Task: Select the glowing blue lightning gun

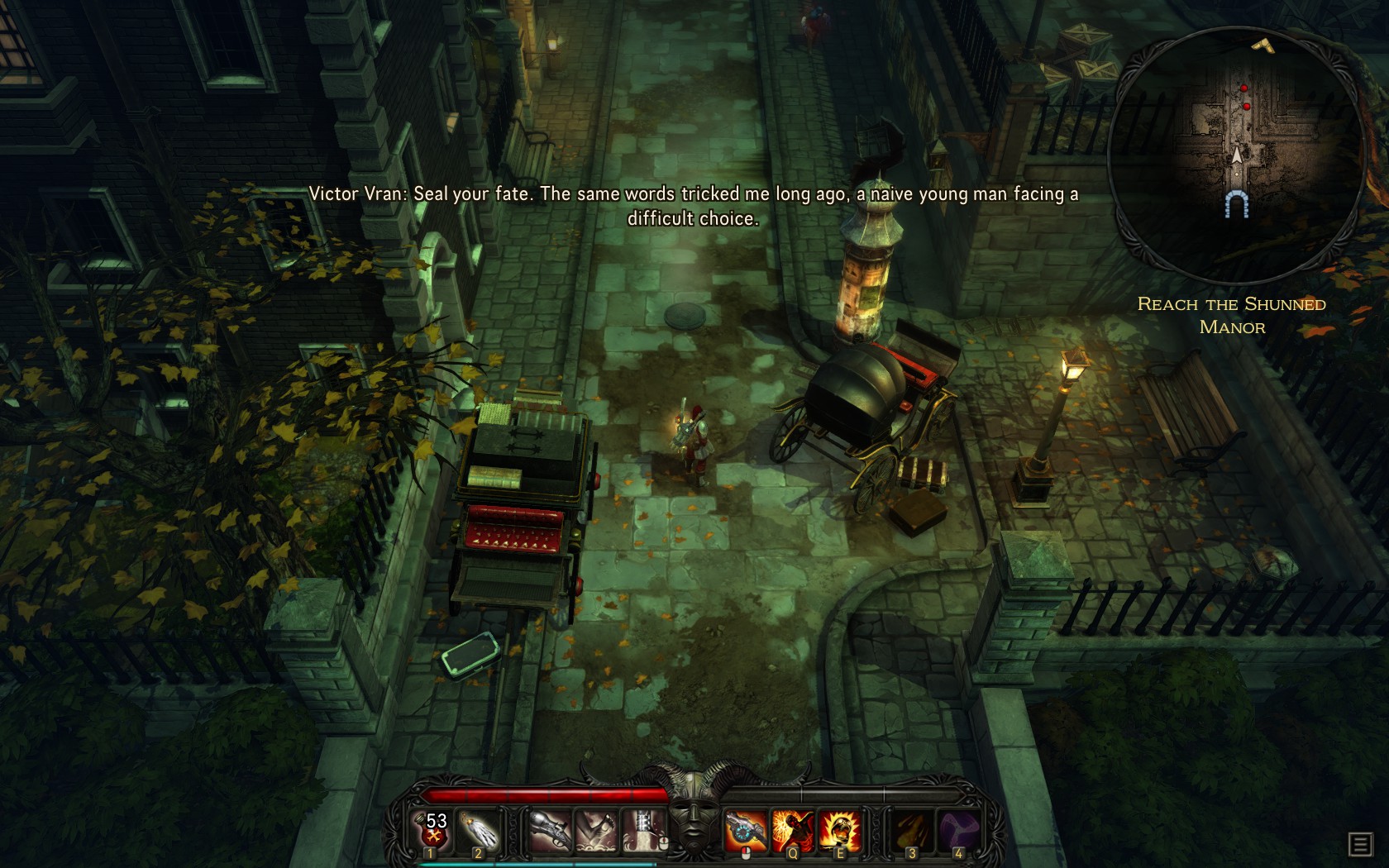Action: pyautogui.click(x=746, y=830)
